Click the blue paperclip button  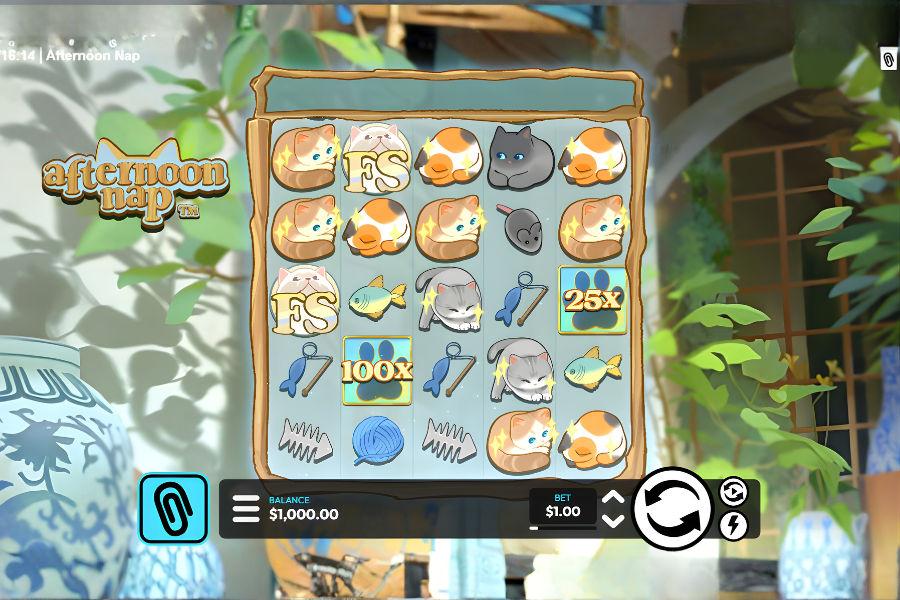click(x=173, y=508)
